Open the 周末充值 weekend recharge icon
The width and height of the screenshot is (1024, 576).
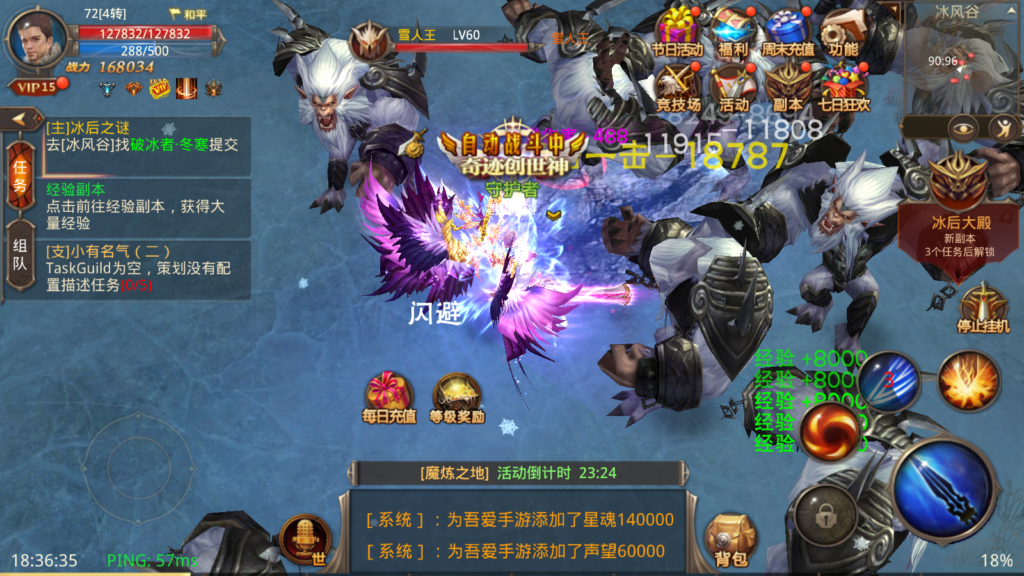point(789,30)
